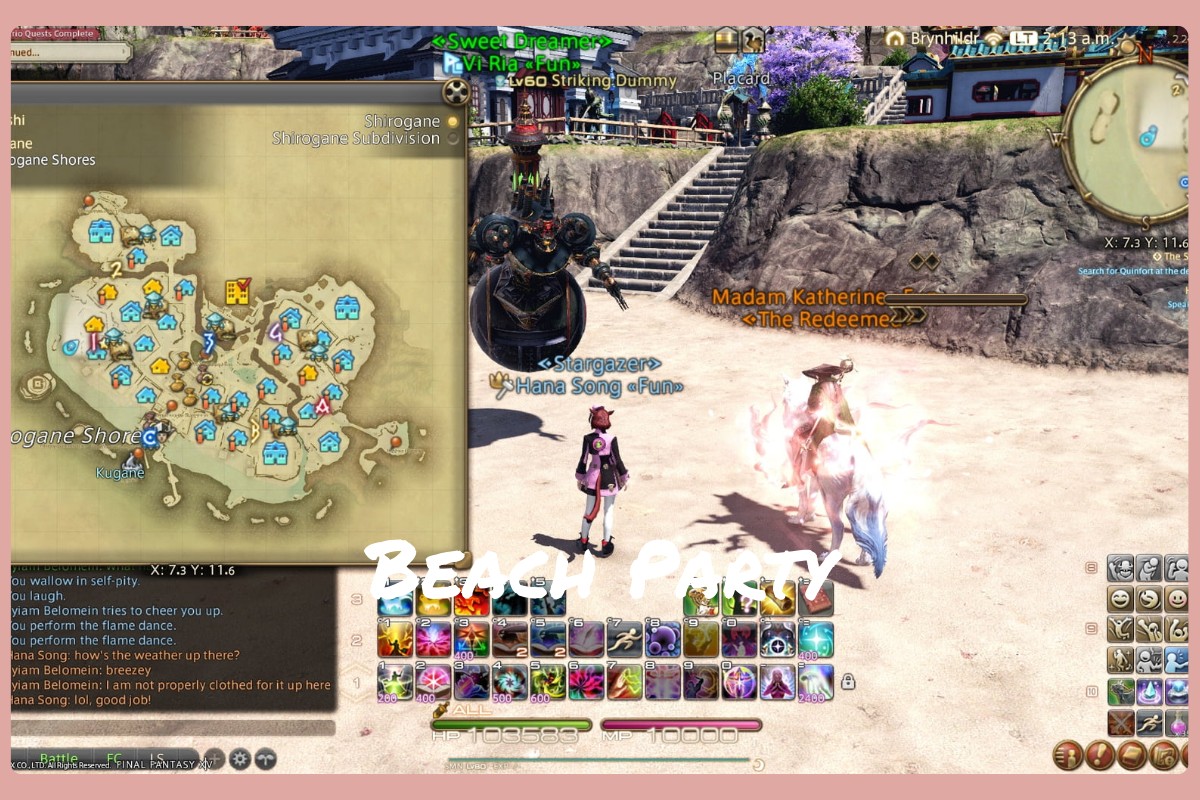1200x800 pixels.
Task: Use the purple bubbles ability icon
Action: 662,638
